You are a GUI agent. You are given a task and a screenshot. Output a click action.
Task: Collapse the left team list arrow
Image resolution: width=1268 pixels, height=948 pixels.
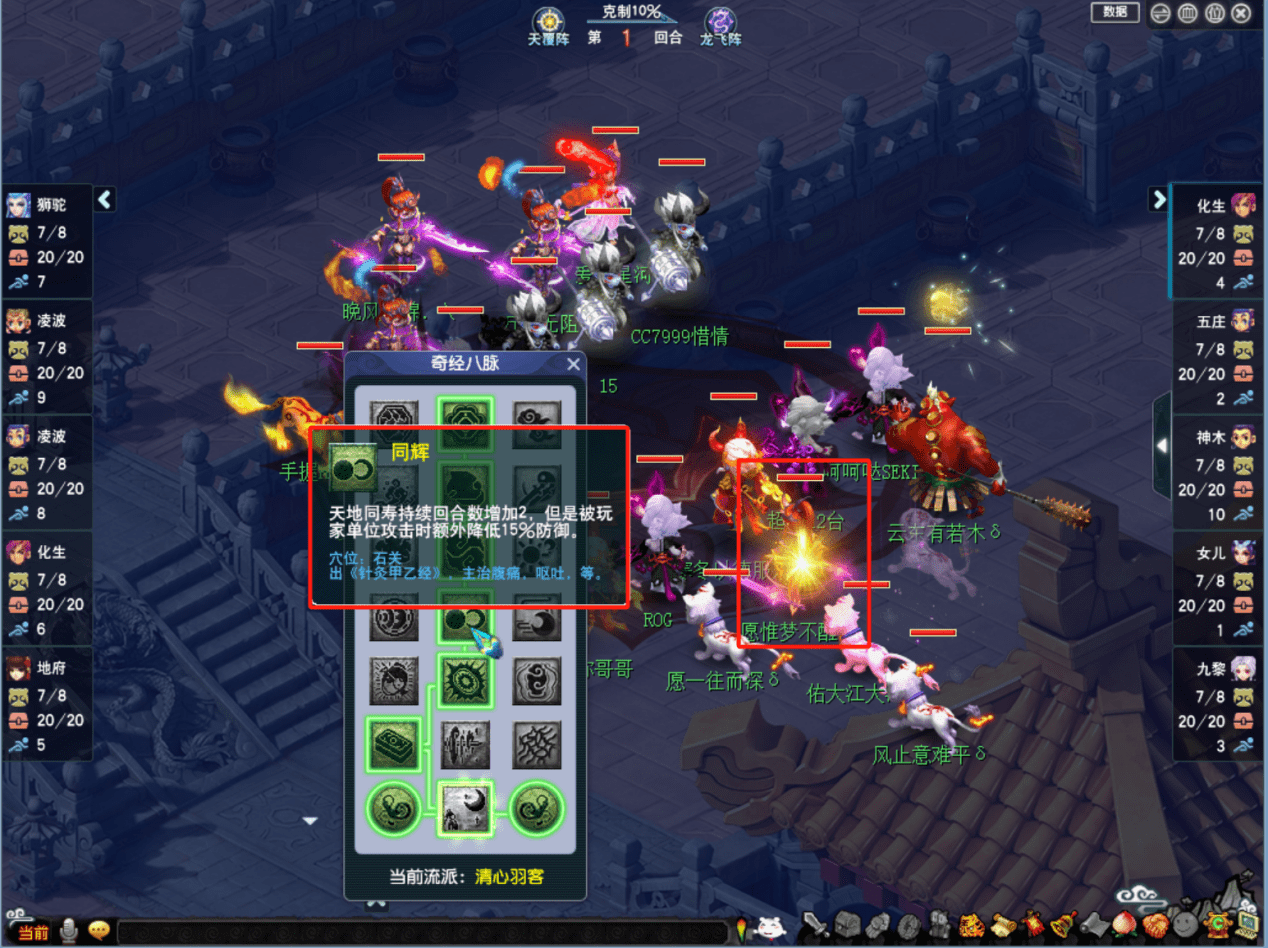point(105,200)
